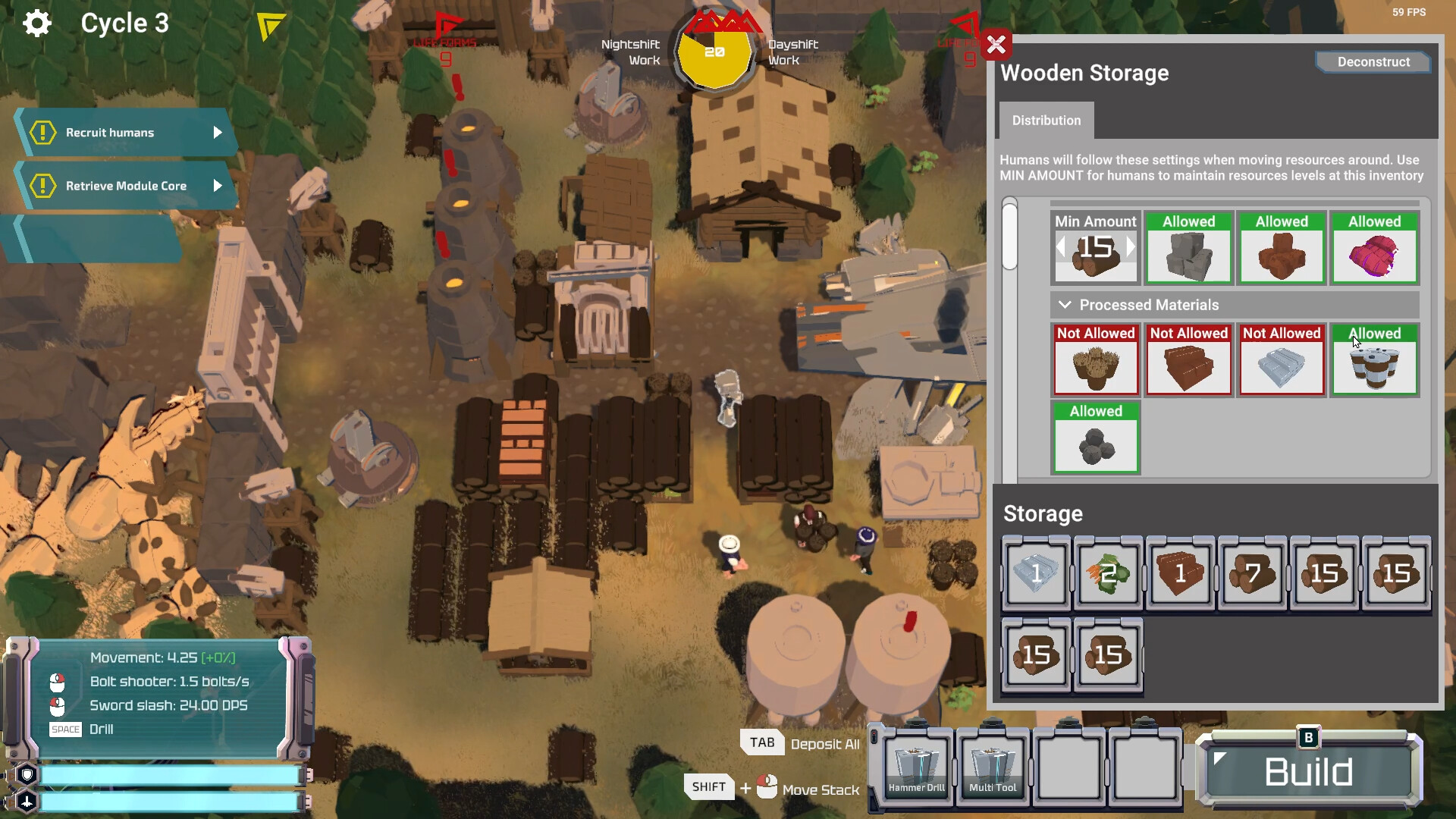The image size is (1456, 819).
Task: Increase the Min Amount value
Action: tap(1131, 247)
